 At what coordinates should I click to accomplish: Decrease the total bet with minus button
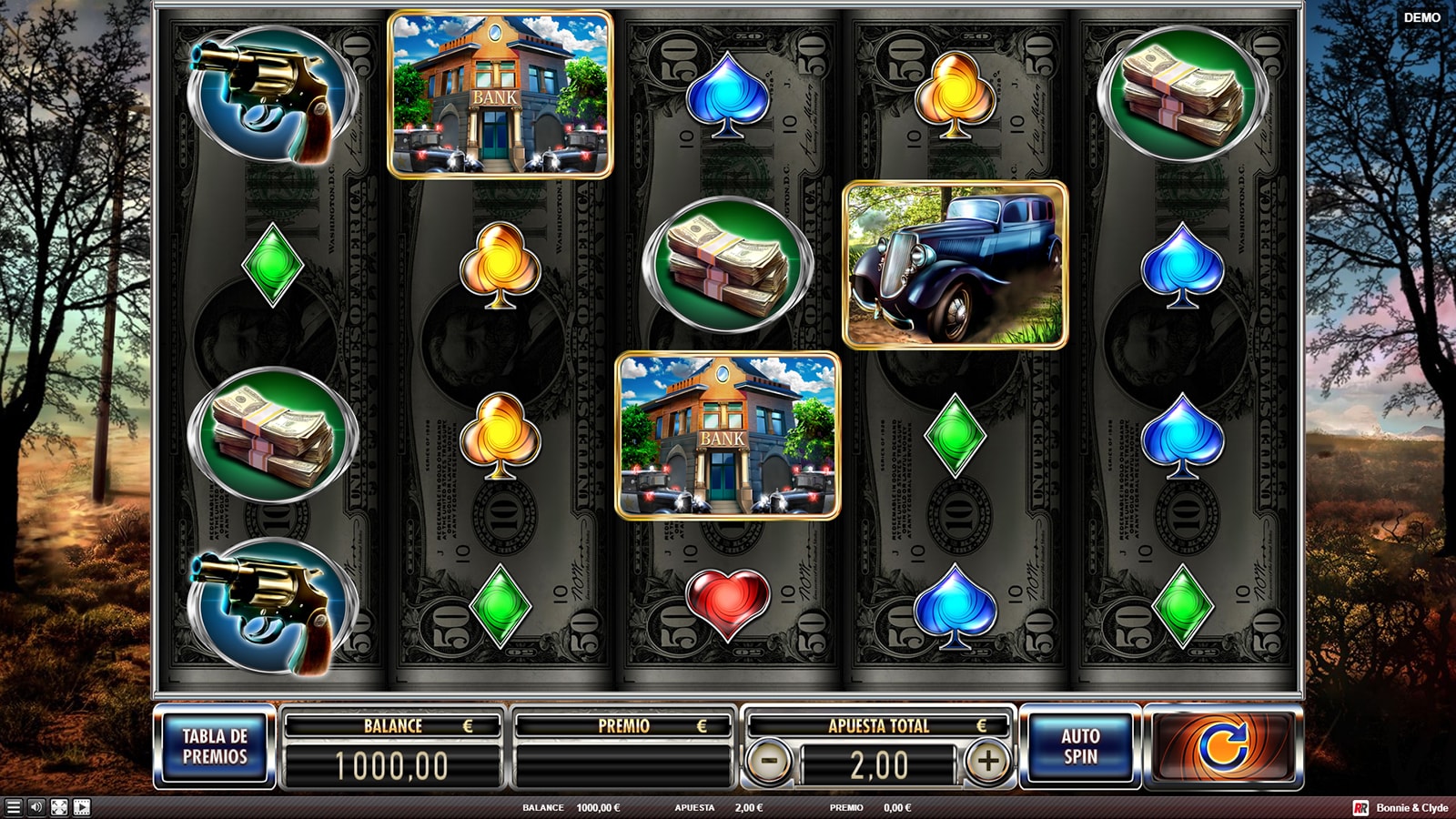click(x=769, y=761)
